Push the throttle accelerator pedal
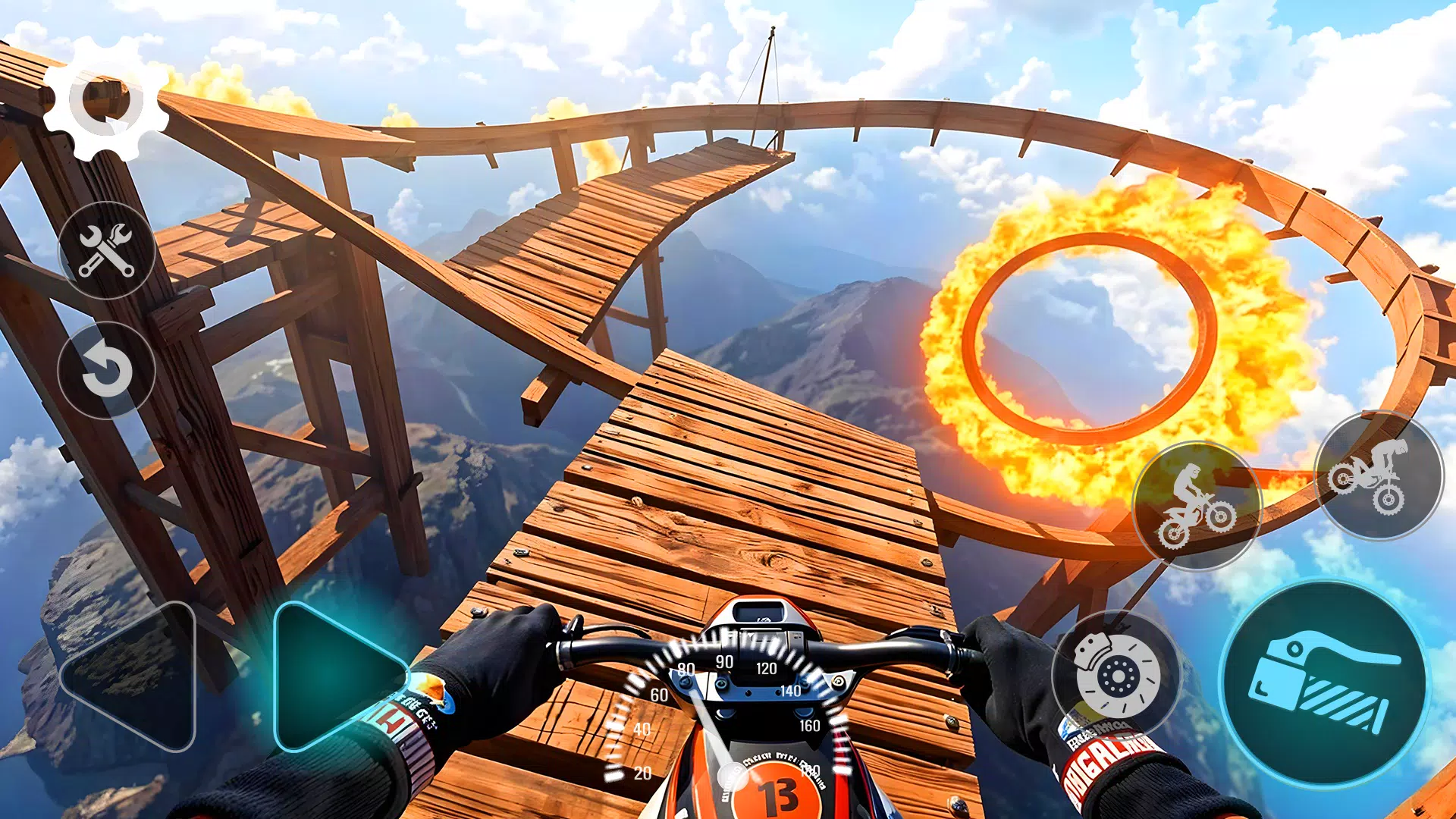Screen dimensions: 1456x819 tap(1325, 684)
